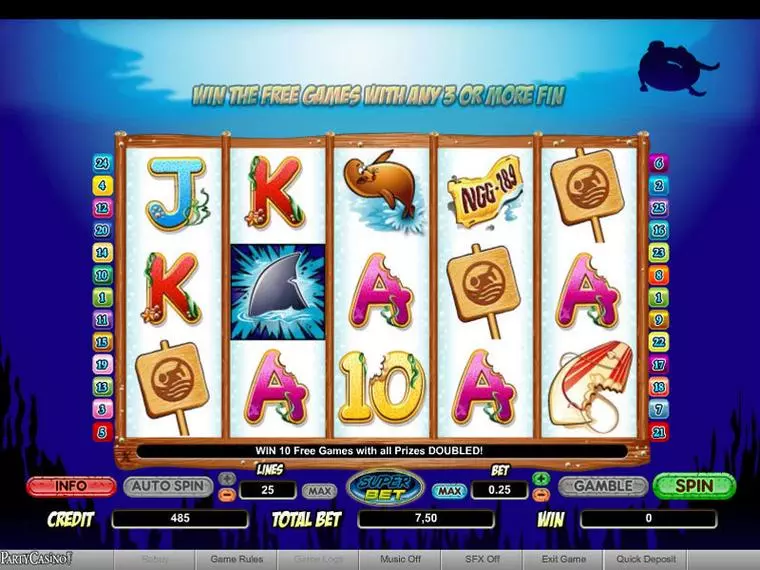The width and height of the screenshot is (760, 570).
Task: Hit the green SPIN button
Action: (694, 486)
